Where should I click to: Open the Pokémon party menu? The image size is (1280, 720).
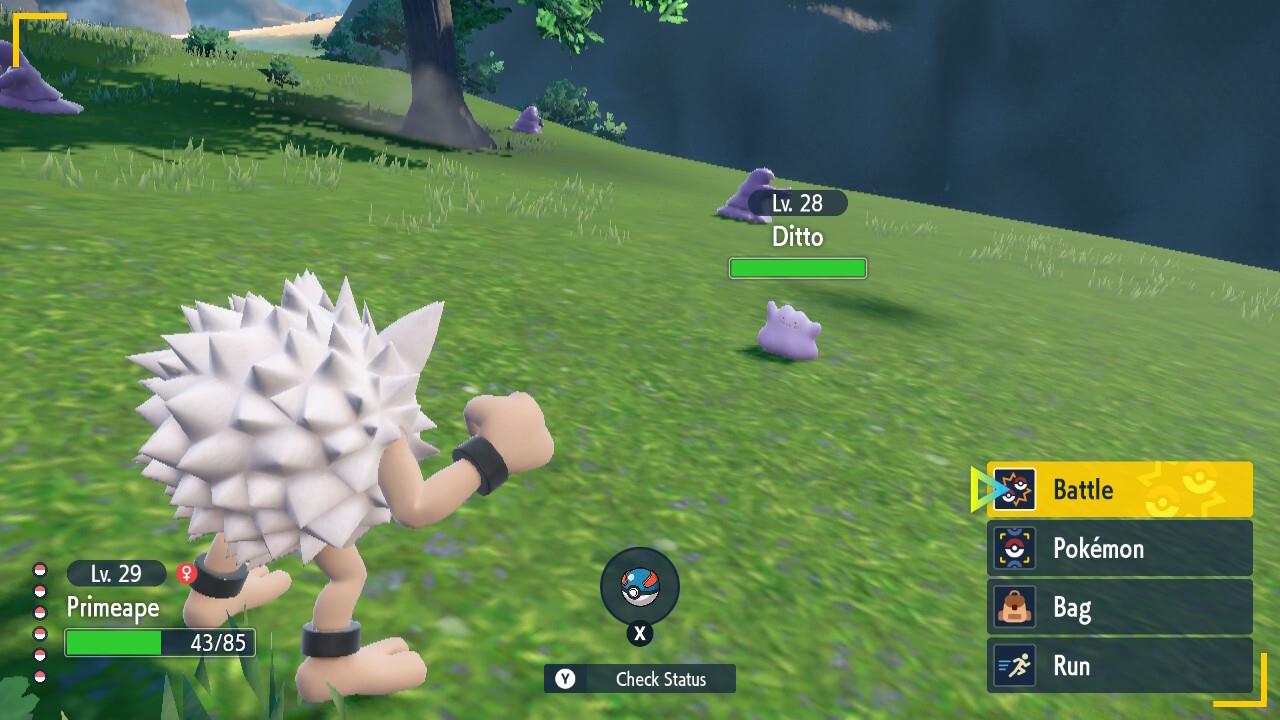point(1119,548)
